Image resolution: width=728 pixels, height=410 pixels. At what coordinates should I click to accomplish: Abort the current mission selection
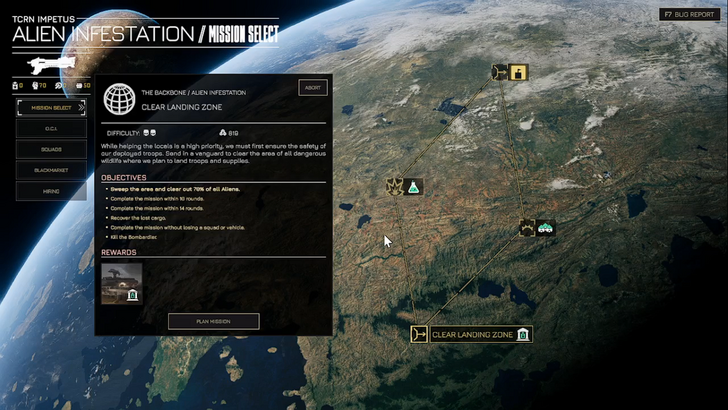pos(313,88)
